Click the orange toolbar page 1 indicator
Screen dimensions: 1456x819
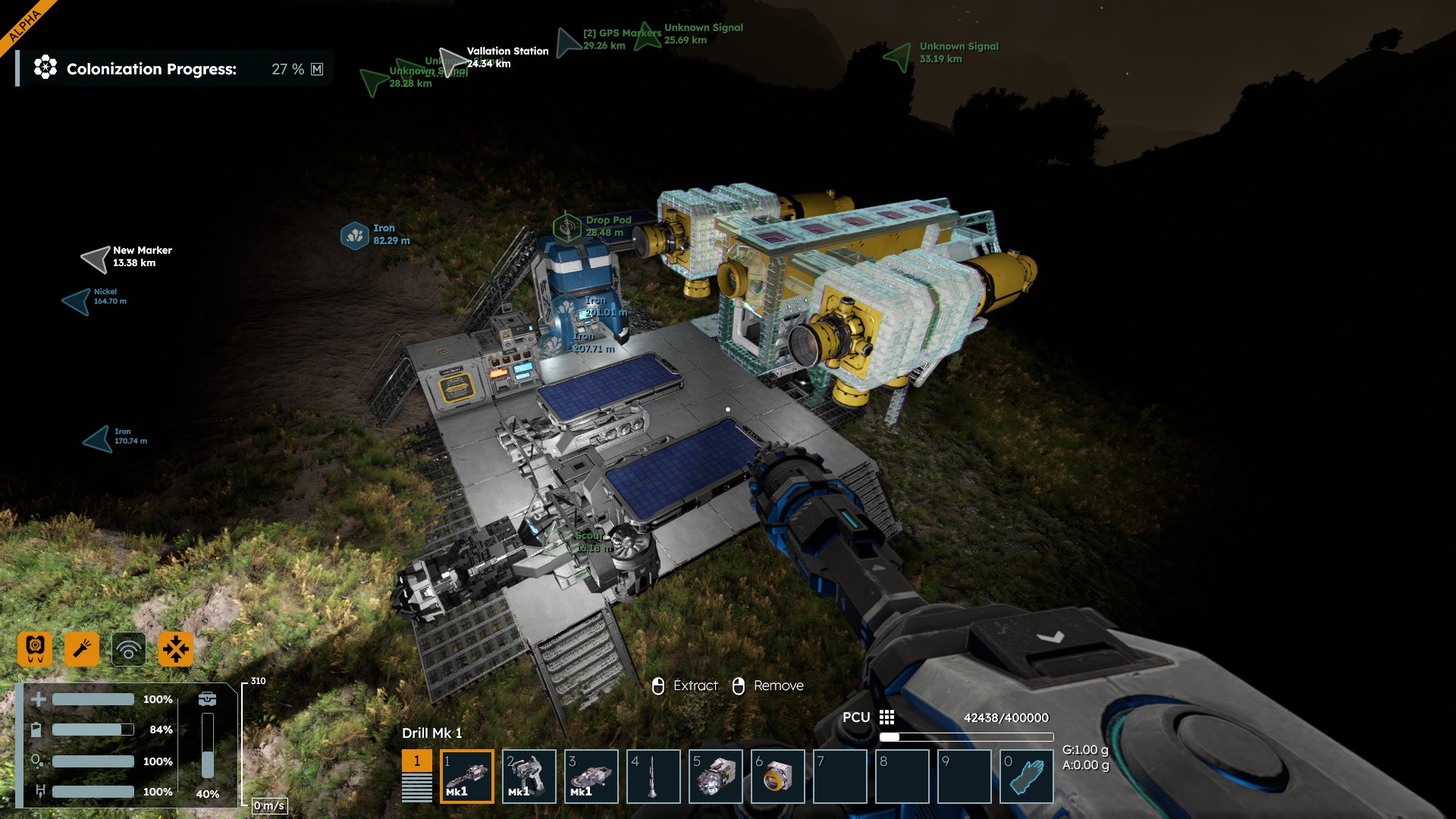click(417, 761)
